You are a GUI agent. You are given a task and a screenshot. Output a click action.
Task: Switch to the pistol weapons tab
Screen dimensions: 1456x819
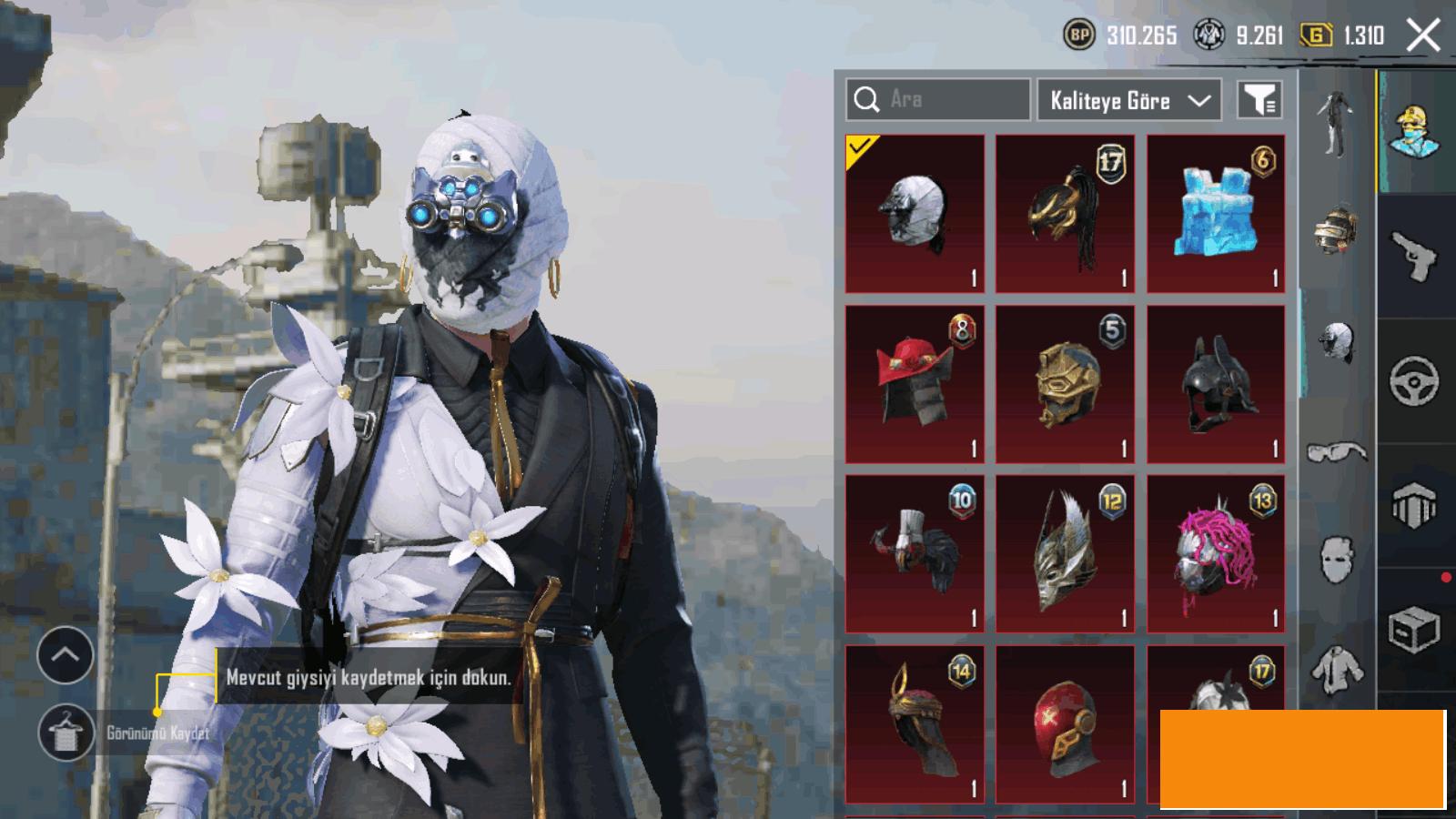1415,257
